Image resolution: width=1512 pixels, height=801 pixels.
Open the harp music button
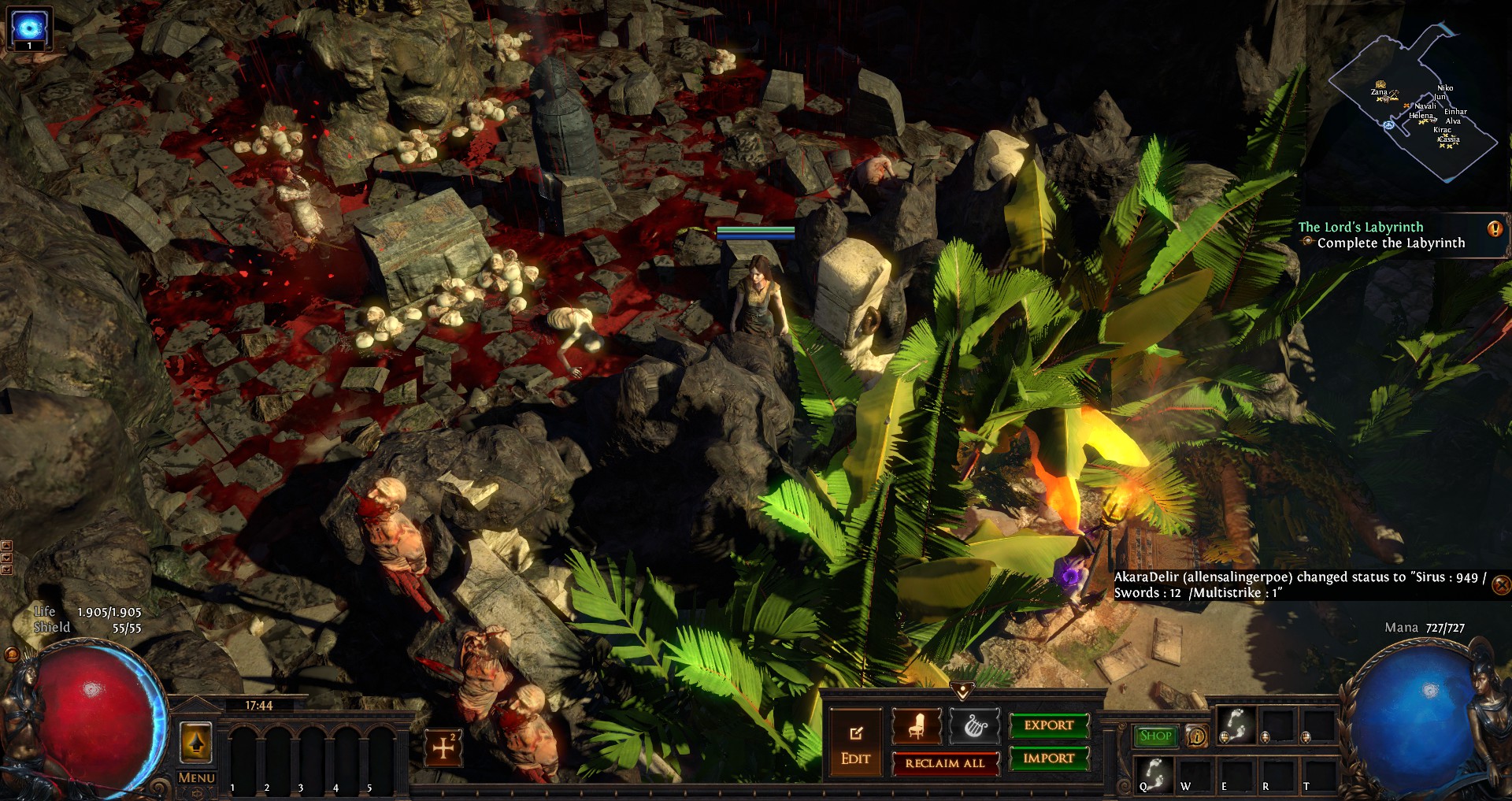coord(975,725)
